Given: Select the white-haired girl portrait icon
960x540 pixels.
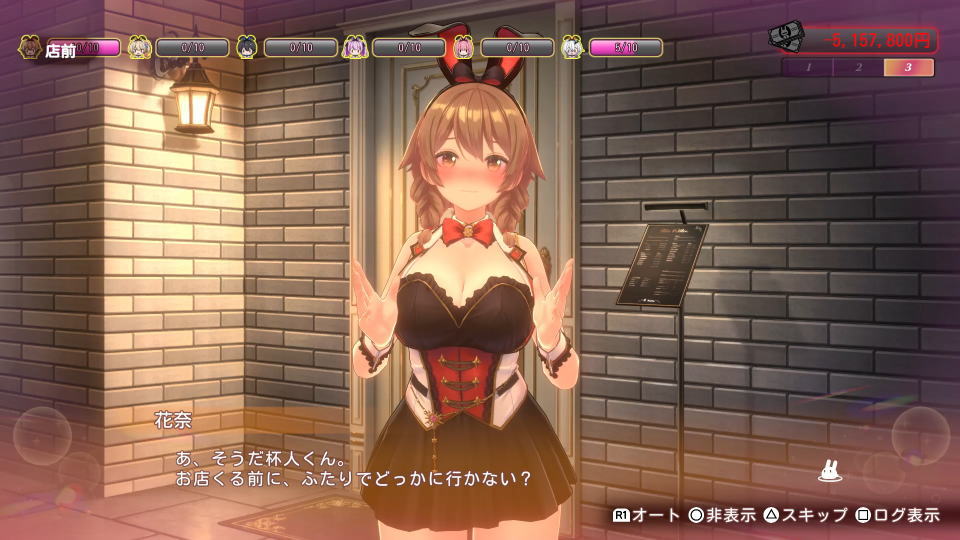Looking at the screenshot, I should coord(573,47).
